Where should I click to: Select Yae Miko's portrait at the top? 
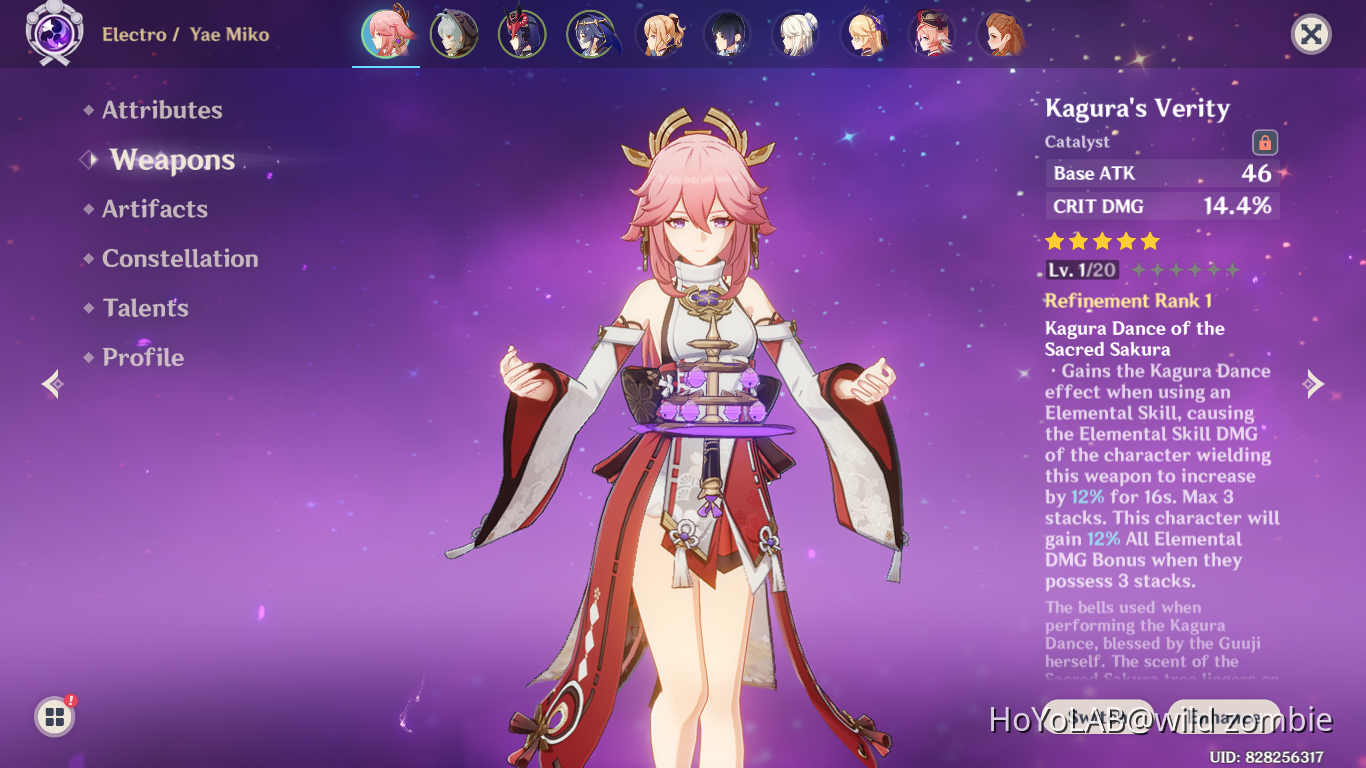pos(386,33)
